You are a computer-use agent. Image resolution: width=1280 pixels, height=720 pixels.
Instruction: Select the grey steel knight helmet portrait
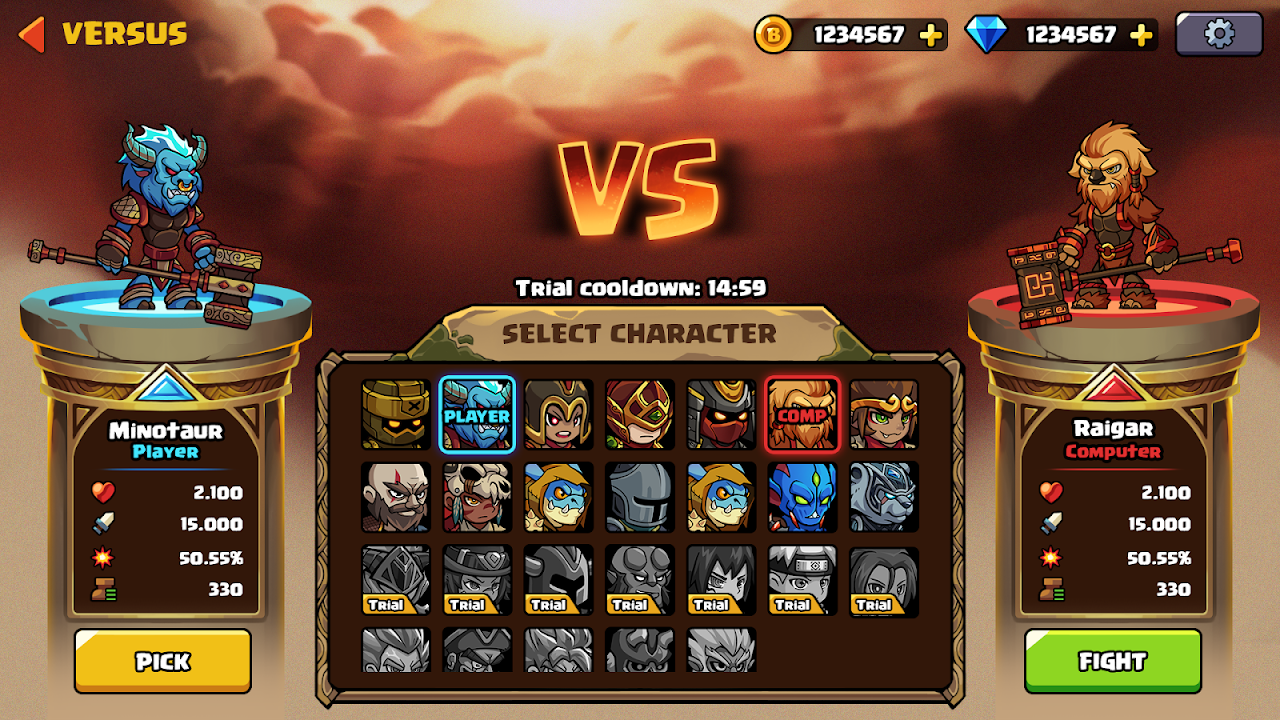click(640, 497)
